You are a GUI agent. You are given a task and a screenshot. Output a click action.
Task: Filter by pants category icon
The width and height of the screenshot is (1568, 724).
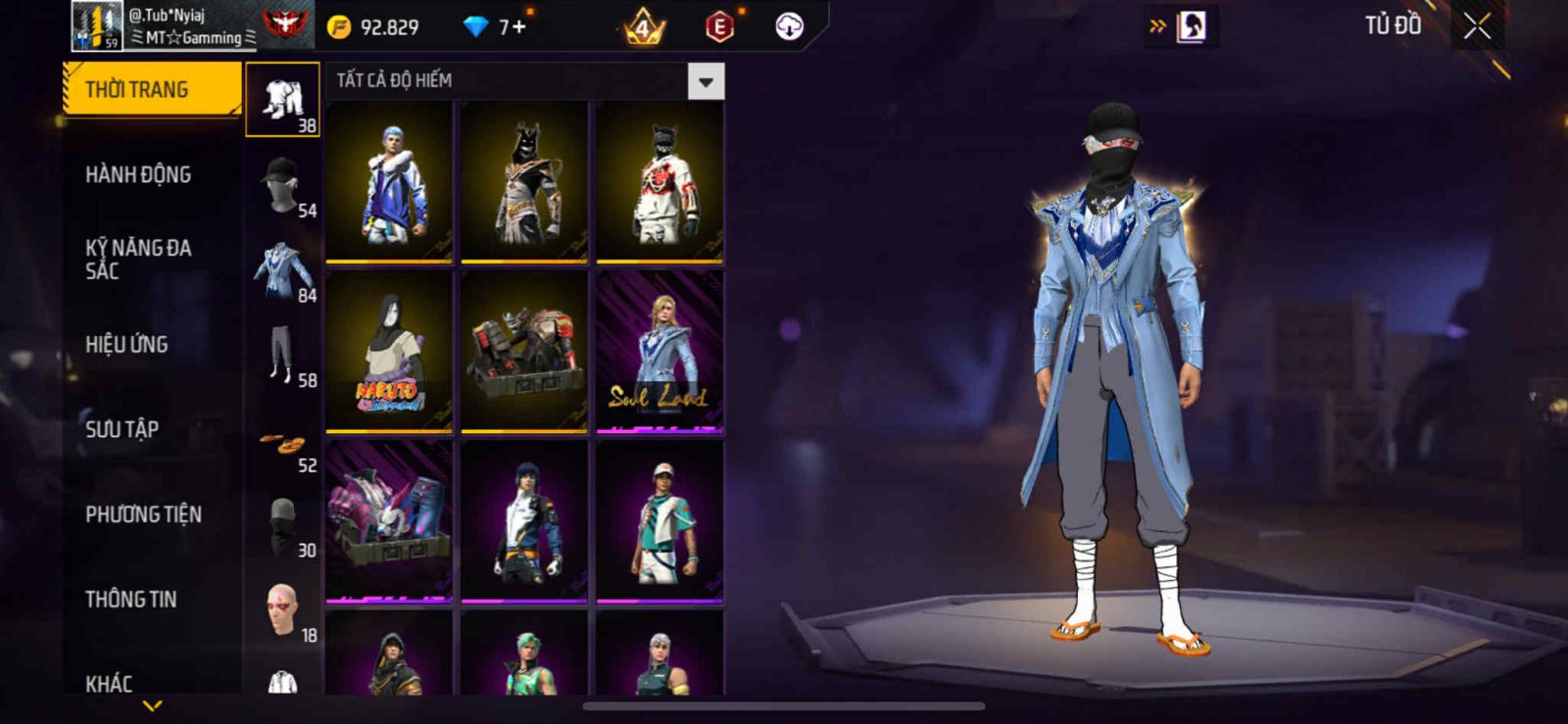pyautogui.click(x=282, y=355)
